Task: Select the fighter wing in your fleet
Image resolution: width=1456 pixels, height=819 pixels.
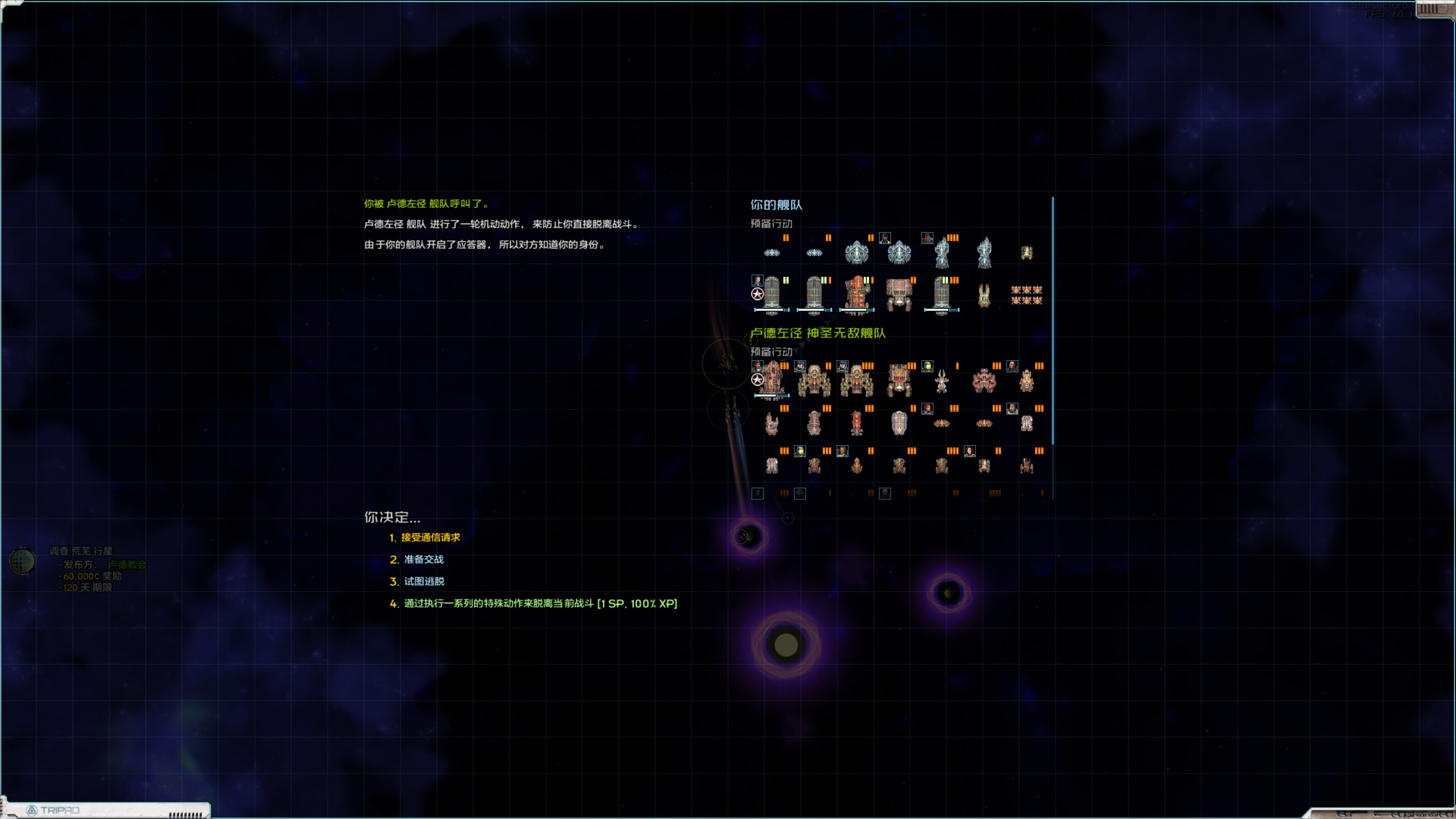Action: point(1026,295)
